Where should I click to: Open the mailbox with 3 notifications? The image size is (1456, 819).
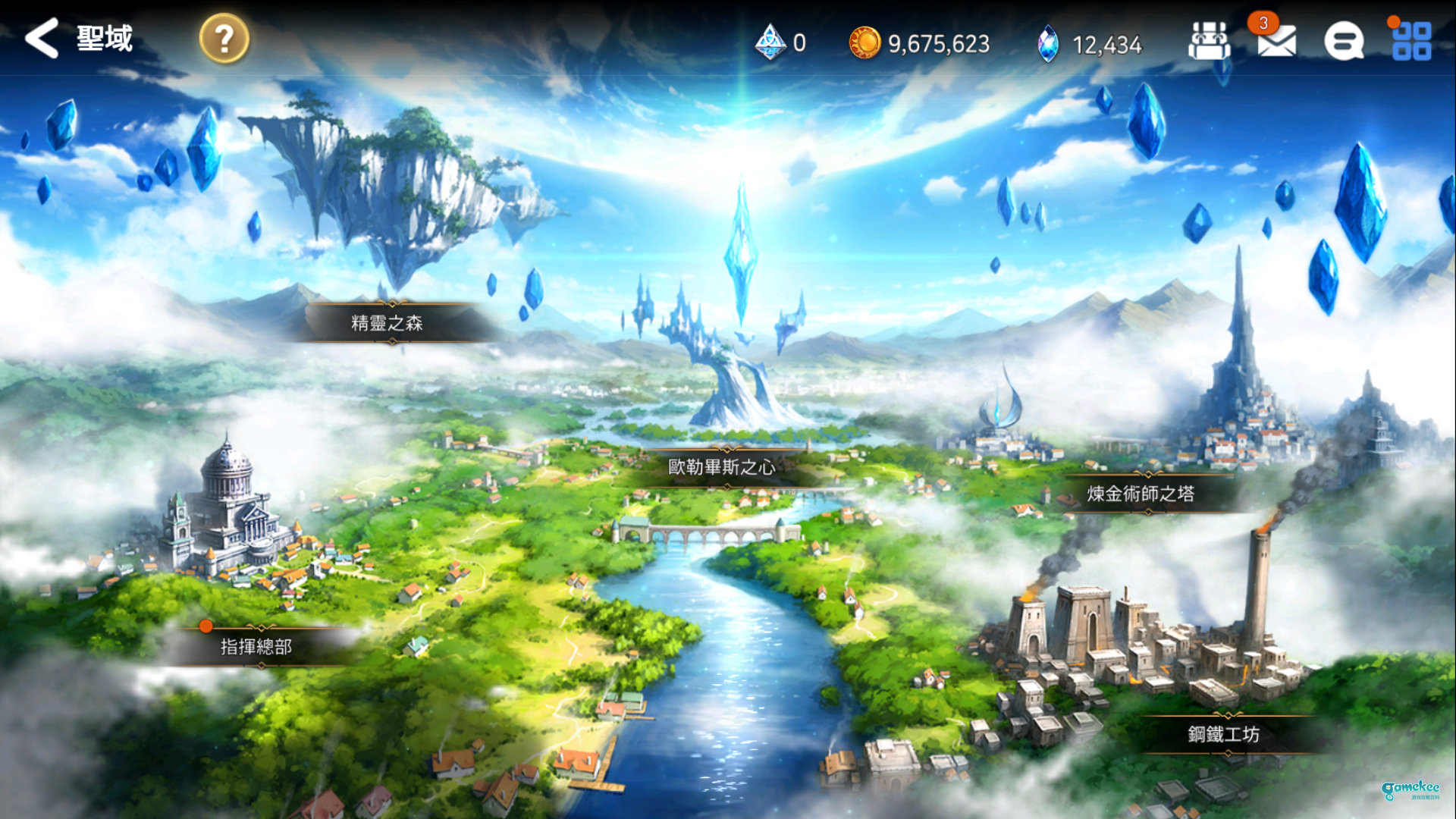coord(1276,42)
